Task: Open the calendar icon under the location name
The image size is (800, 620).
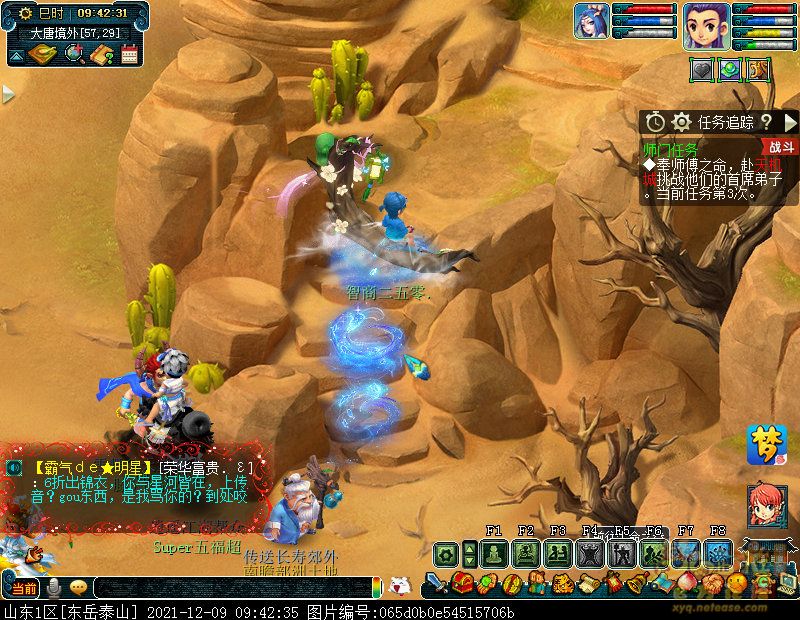Action: pyautogui.click(x=128, y=54)
